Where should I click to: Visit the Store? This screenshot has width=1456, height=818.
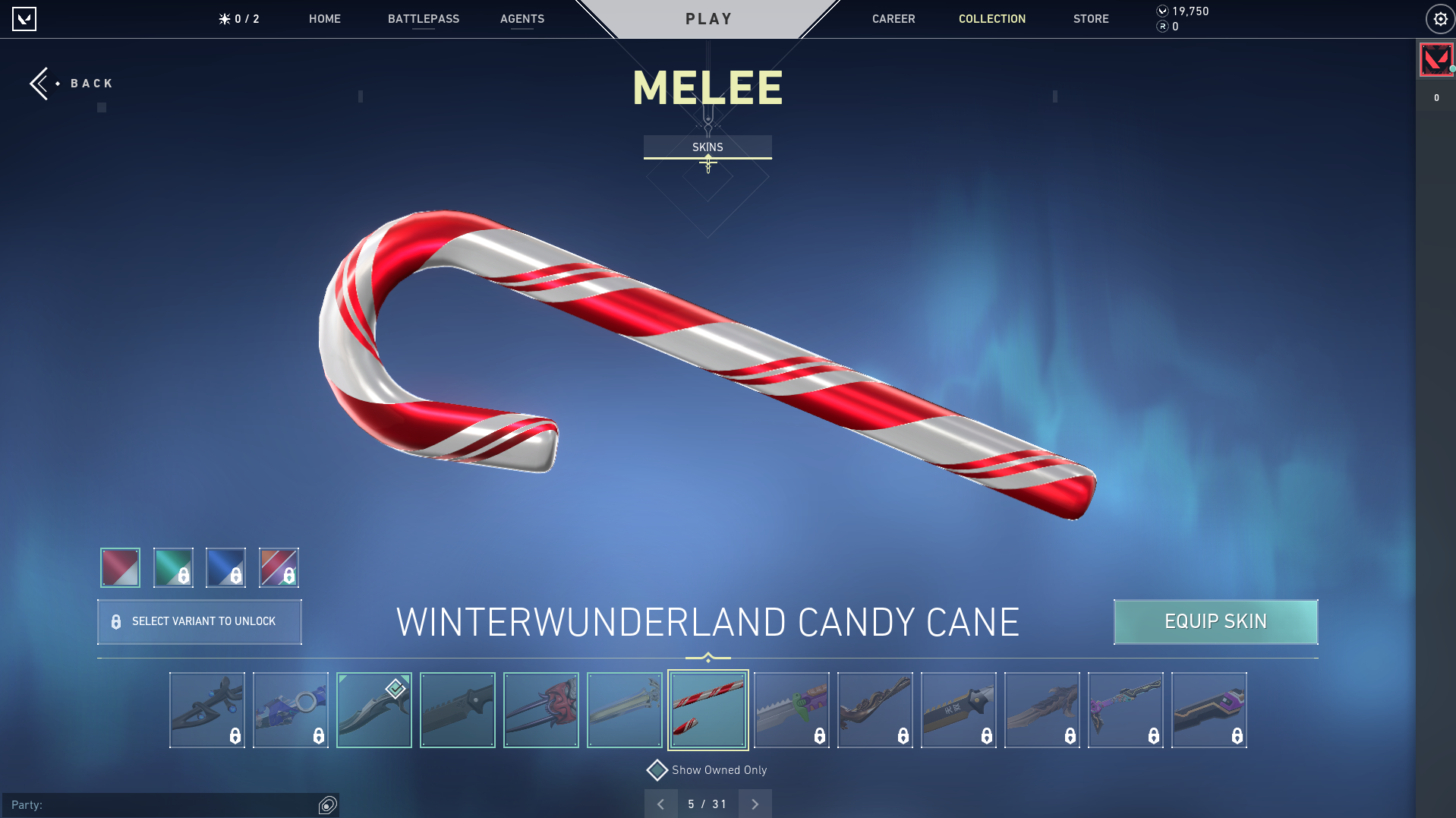click(1090, 19)
